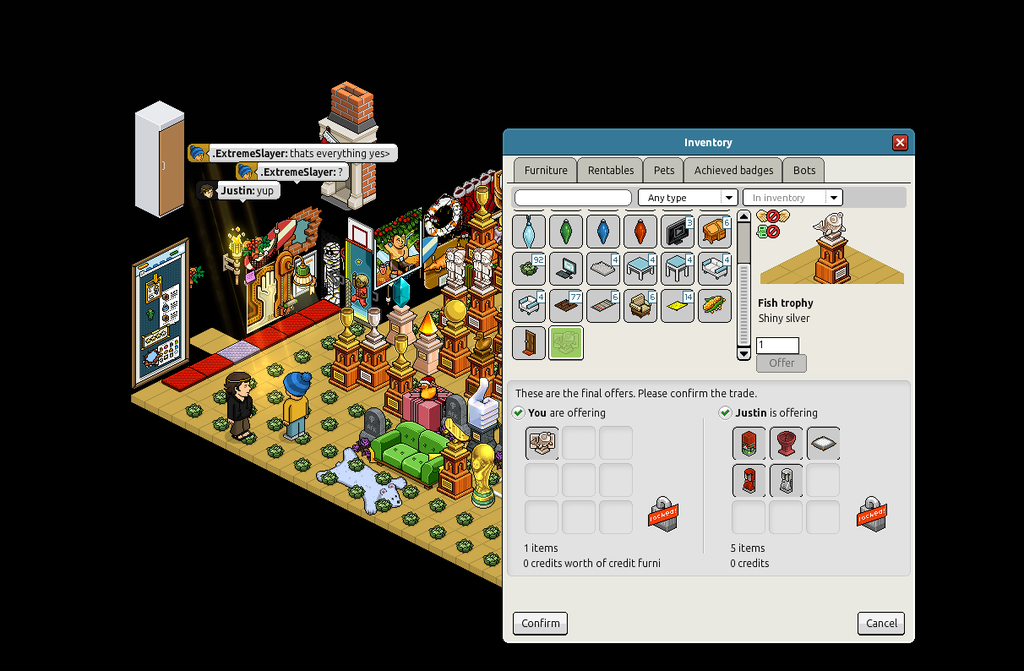Viewport: 1024px width, 671px height.
Task: Click the fish trophy in your offer
Action: tap(542, 443)
